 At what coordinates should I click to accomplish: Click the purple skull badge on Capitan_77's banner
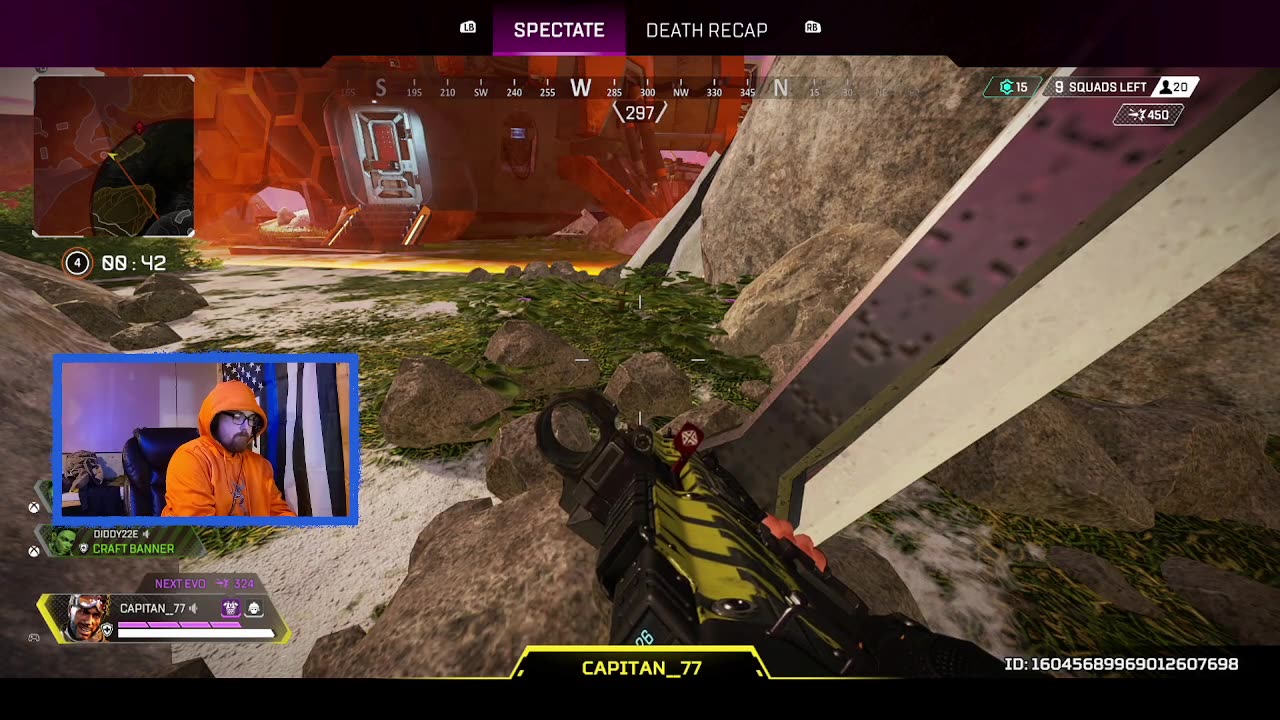coord(231,608)
